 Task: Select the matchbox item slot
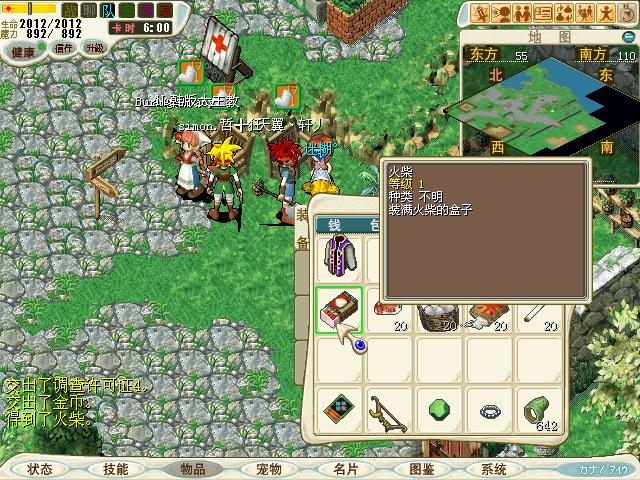(339, 307)
